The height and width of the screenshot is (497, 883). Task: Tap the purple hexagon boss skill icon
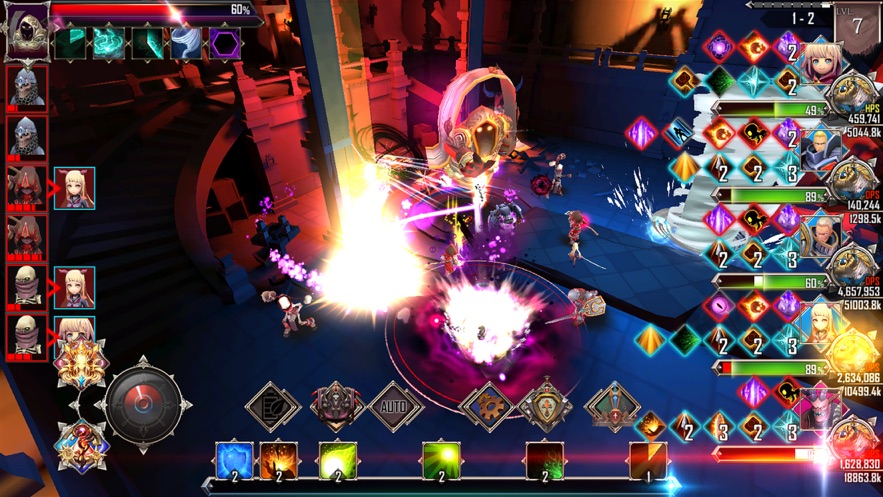(224, 42)
